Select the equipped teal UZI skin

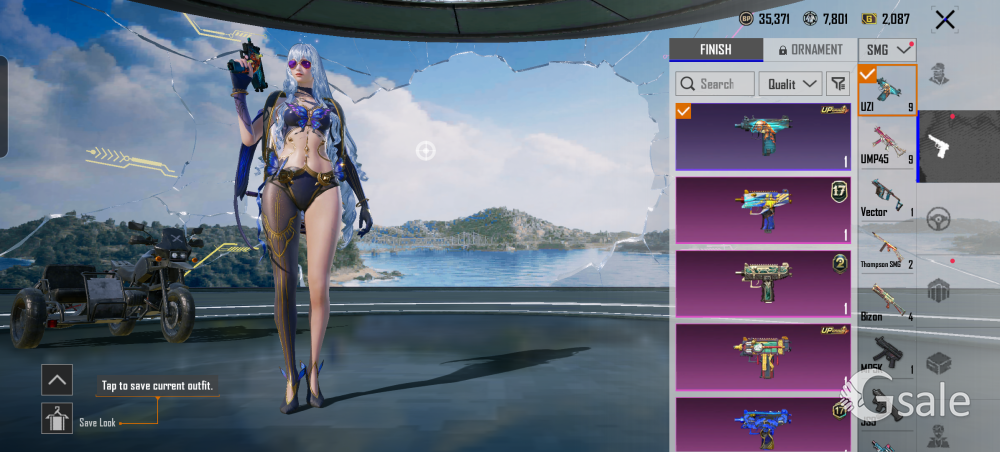pyautogui.click(x=763, y=136)
